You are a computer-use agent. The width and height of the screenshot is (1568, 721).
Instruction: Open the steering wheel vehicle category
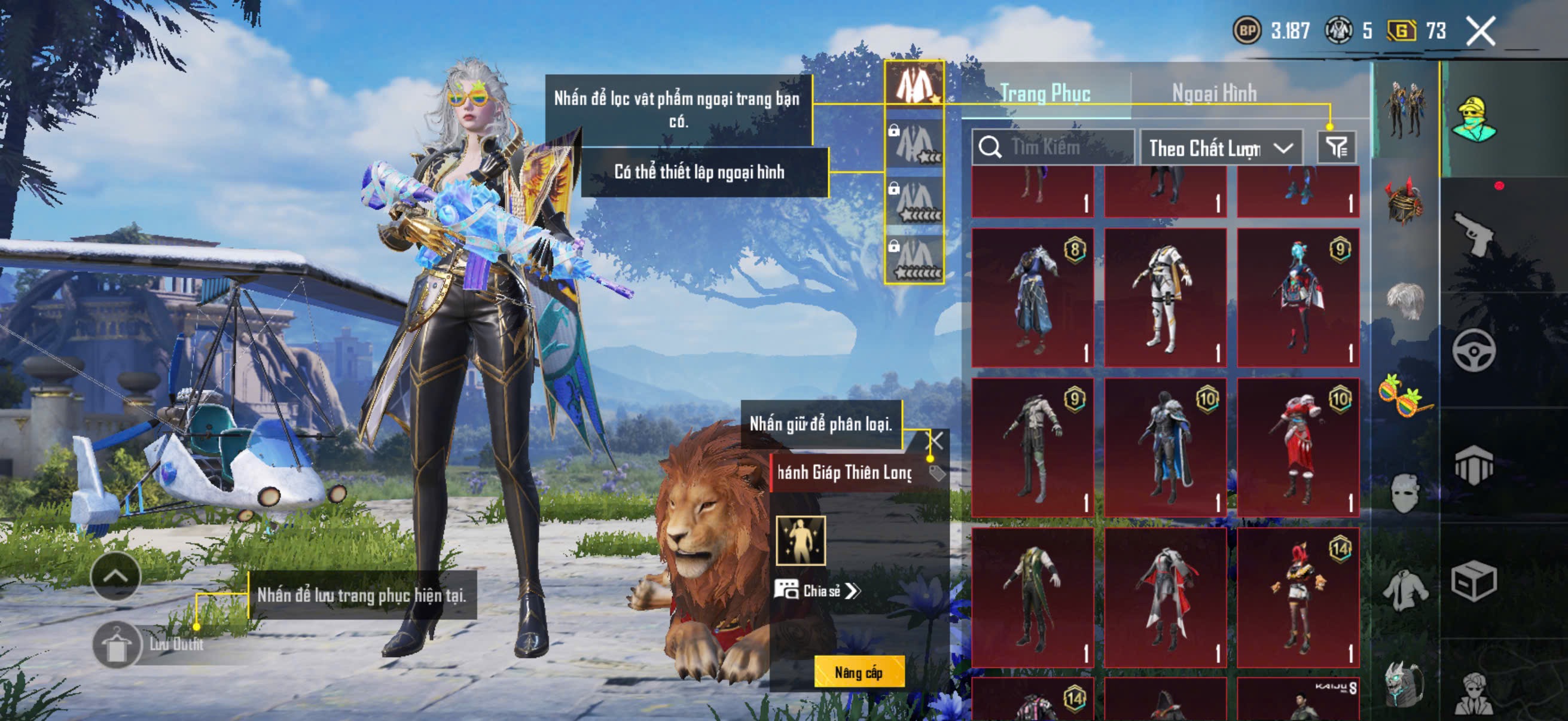pyautogui.click(x=1473, y=350)
